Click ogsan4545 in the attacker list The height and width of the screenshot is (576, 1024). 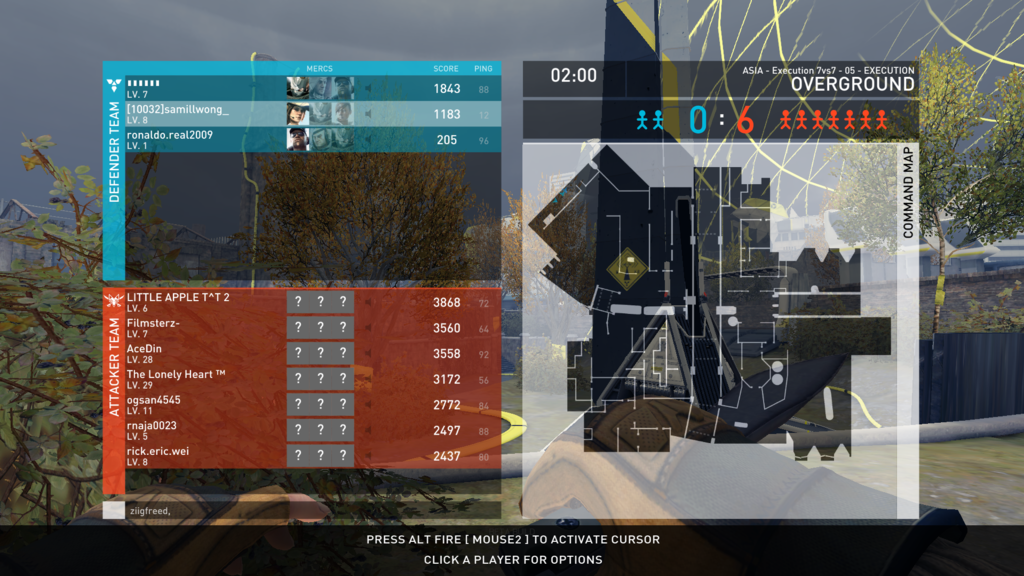(154, 404)
